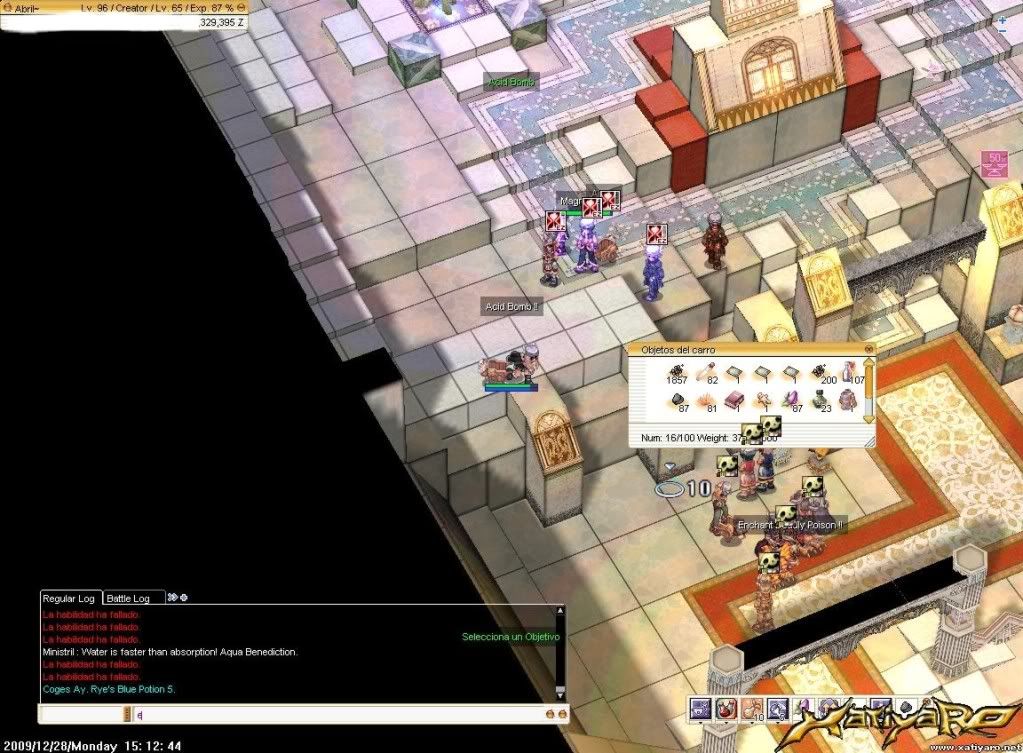Image resolution: width=1023 pixels, height=753 pixels.
Task: Select the cart item stack of 1857
Action: 676,372
